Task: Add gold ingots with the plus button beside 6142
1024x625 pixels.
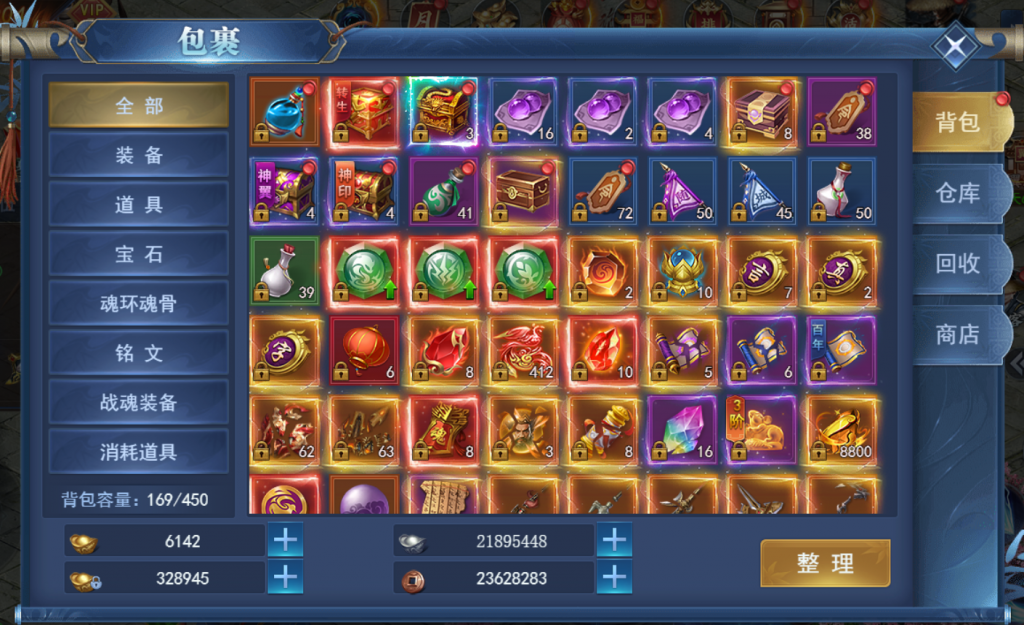Action: point(285,541)
